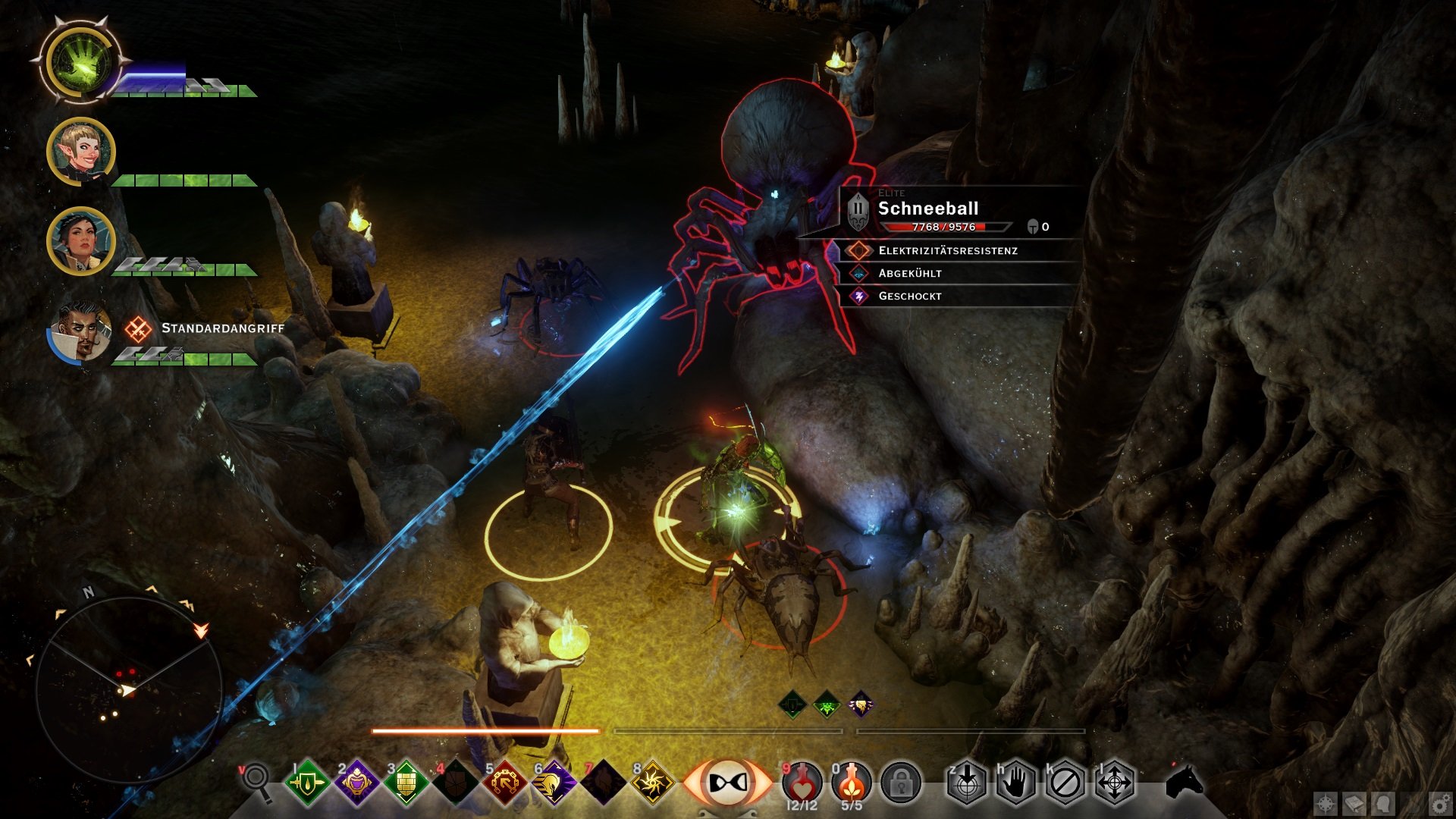The image size is (1456, 819).
Task: Order party to attack the target
Action: [967, 783]
